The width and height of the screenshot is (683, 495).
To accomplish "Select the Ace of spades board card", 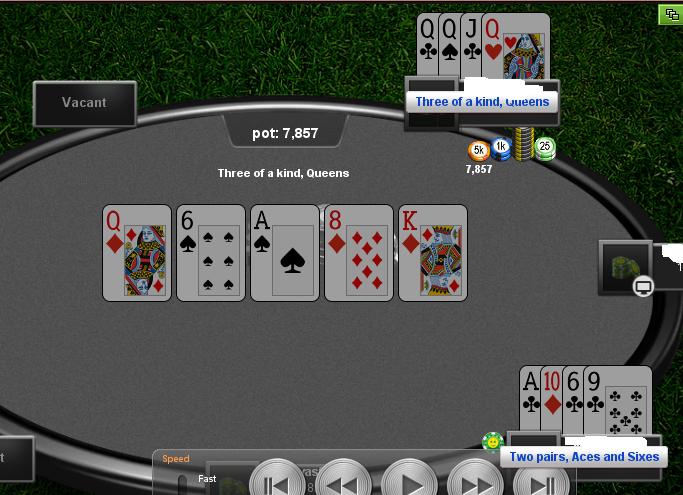I will click(285, 252).
